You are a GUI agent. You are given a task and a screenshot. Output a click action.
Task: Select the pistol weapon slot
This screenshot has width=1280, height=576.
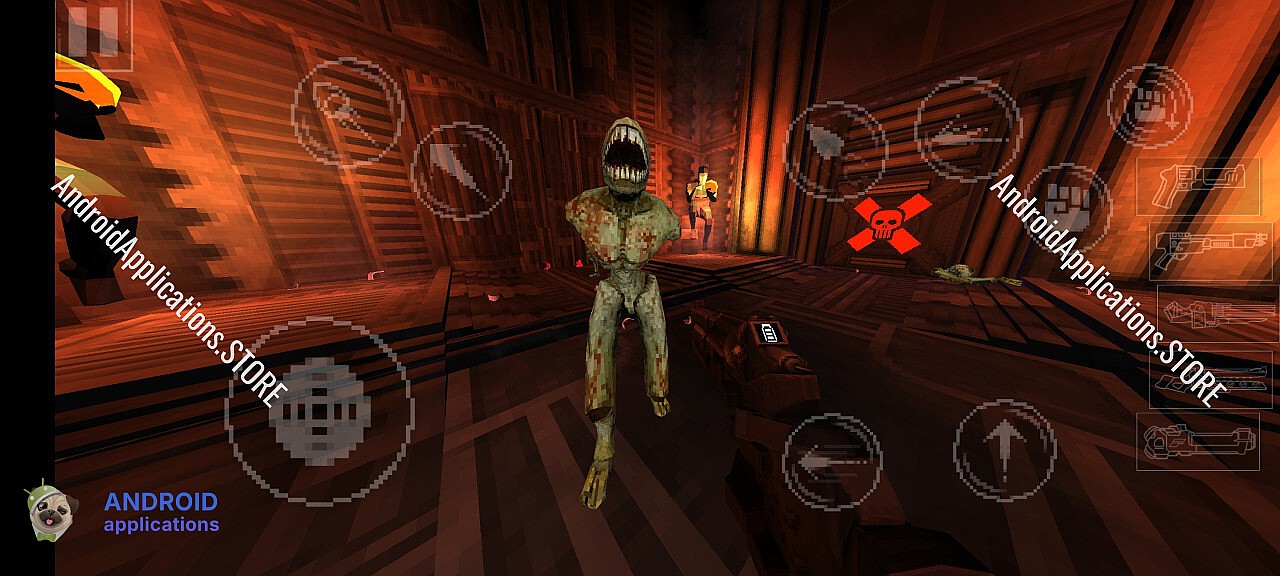coord(1196,186)
